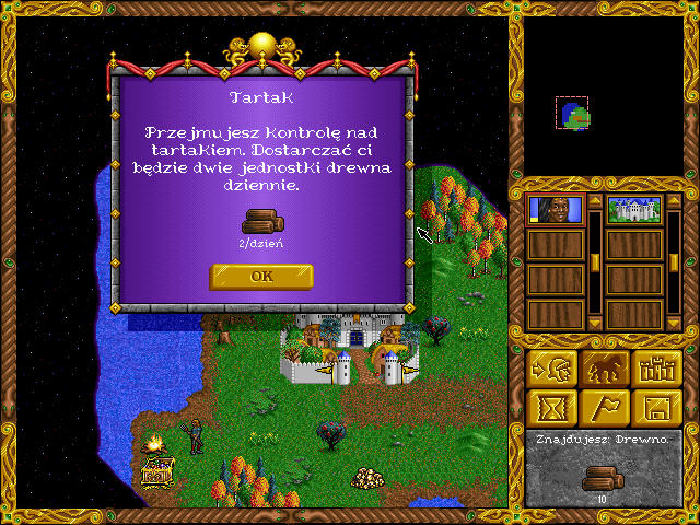700x525 pixels.
Task: Confirm the Tartak dialog with OK
Action: click(261, 276)
